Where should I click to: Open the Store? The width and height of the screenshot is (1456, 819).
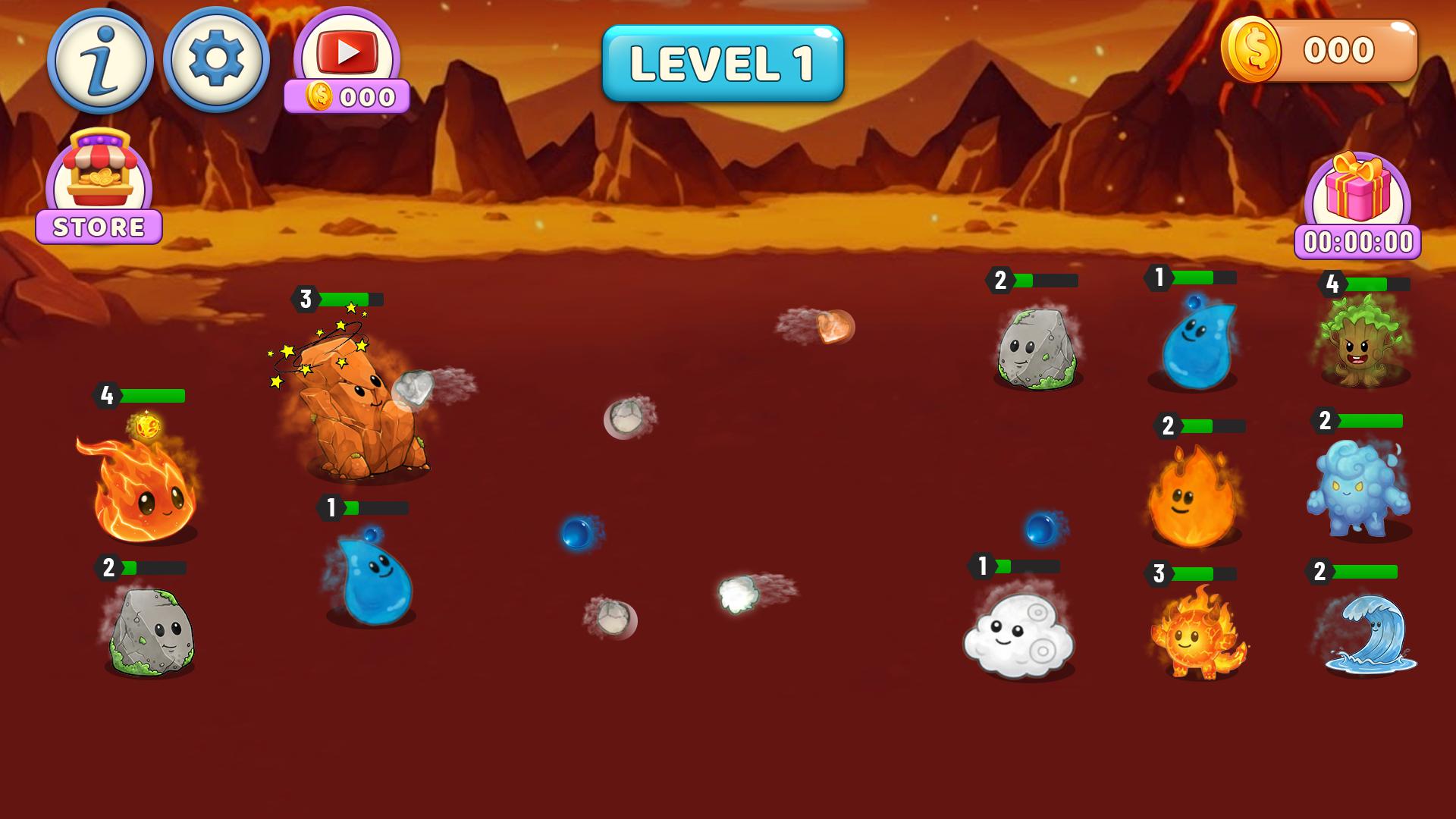point(99,188)
